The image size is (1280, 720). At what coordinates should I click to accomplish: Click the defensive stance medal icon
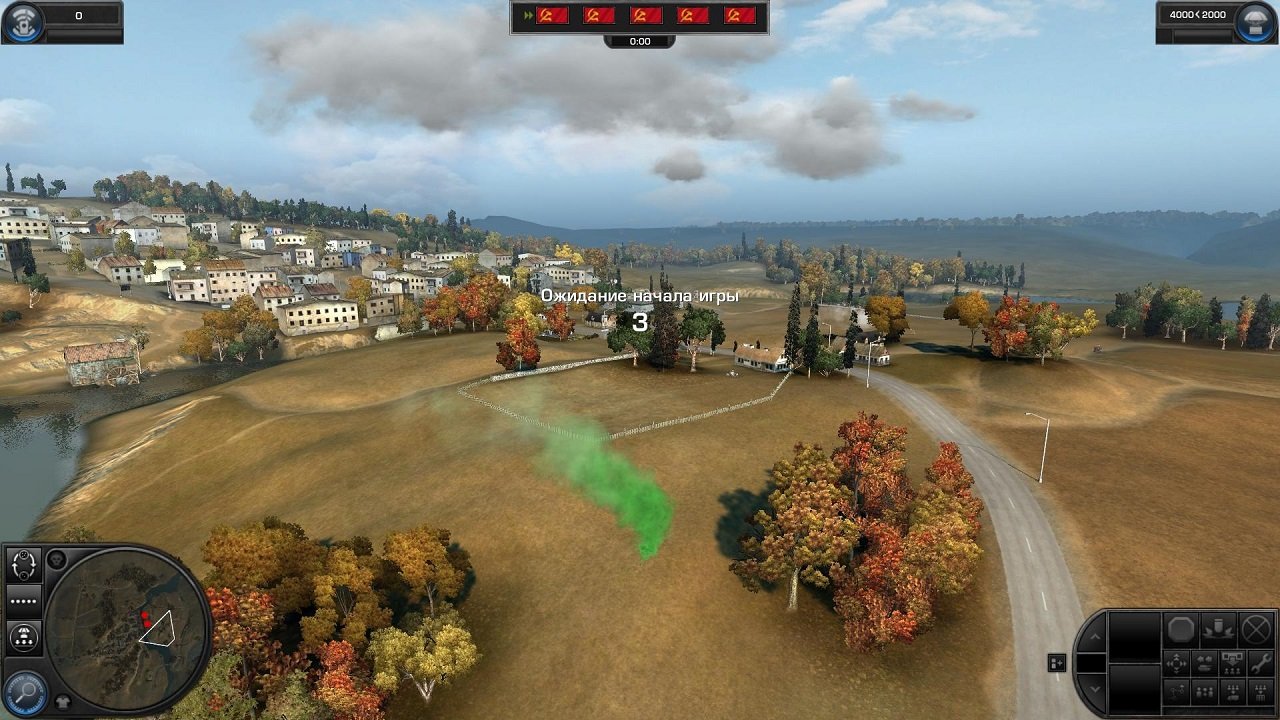tap(1219, 630)
